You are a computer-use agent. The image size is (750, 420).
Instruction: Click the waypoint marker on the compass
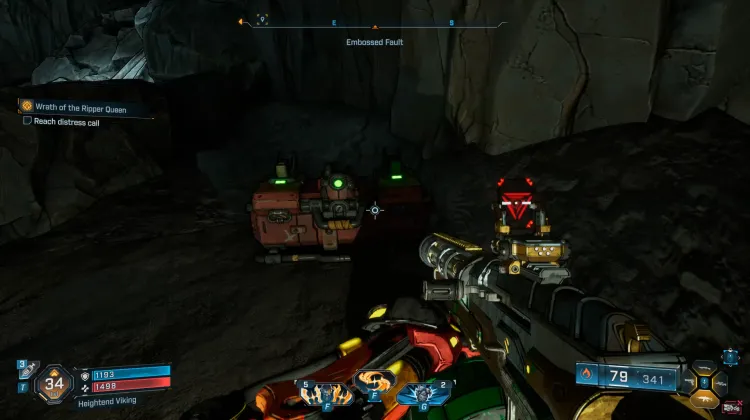[x=262, y=19]
